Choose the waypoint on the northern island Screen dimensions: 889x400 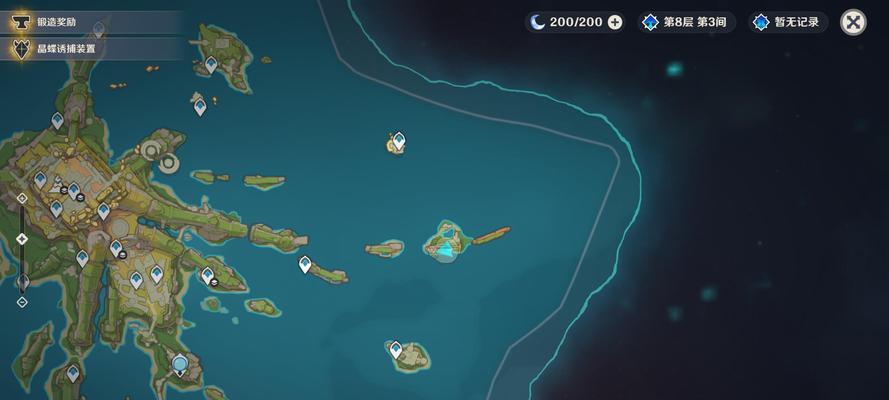(x=211, y=64)
